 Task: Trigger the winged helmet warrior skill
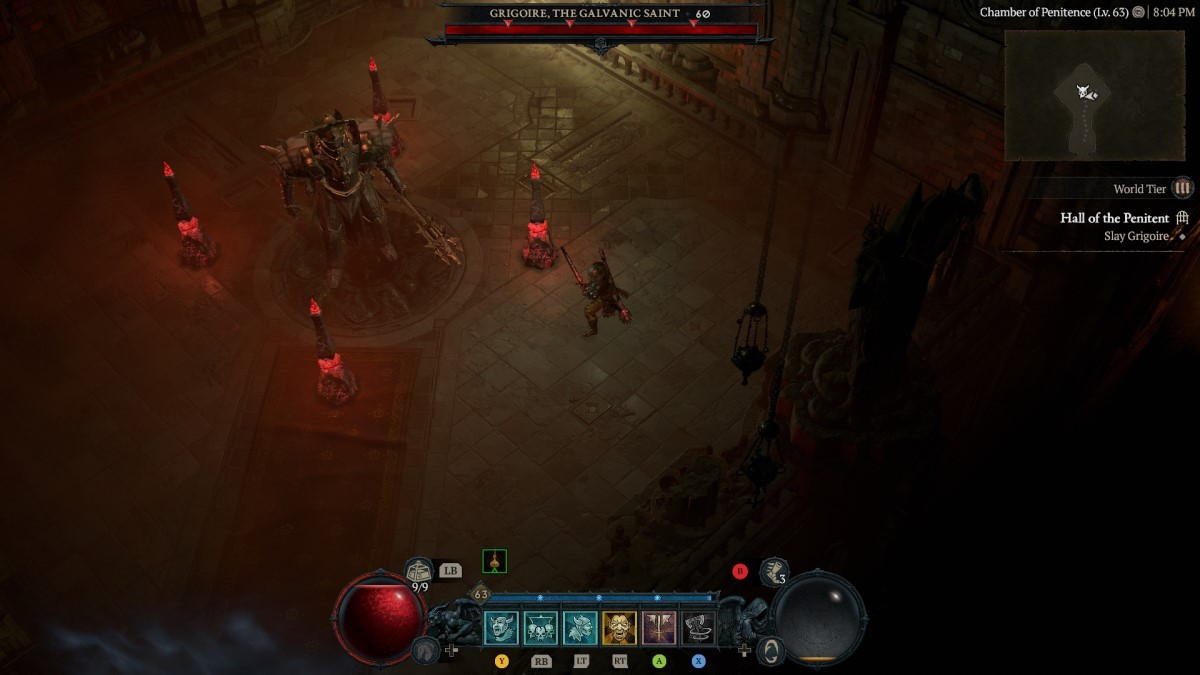click(580, 628)
